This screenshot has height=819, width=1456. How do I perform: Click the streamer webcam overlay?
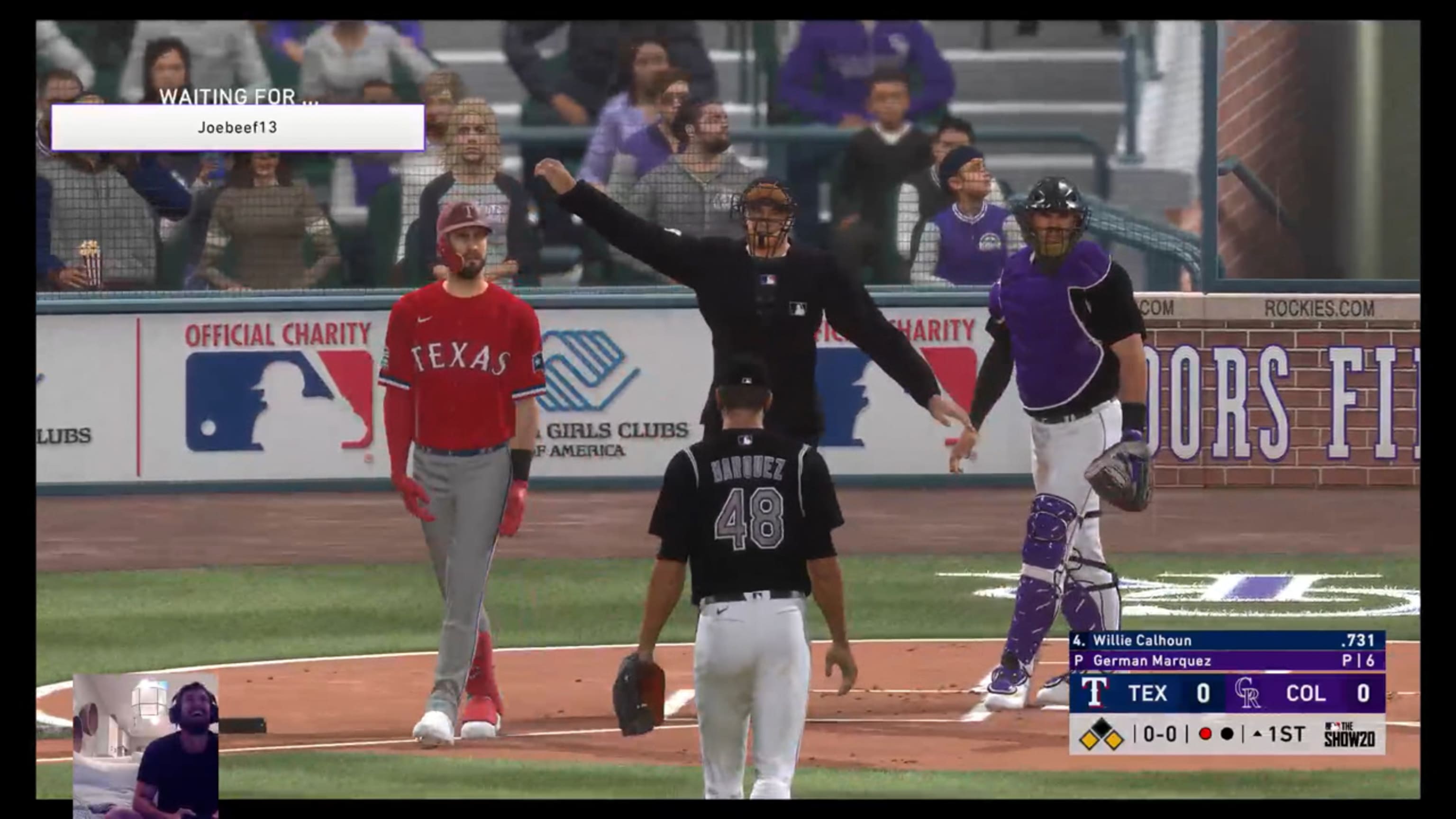(x=146, y=745)
